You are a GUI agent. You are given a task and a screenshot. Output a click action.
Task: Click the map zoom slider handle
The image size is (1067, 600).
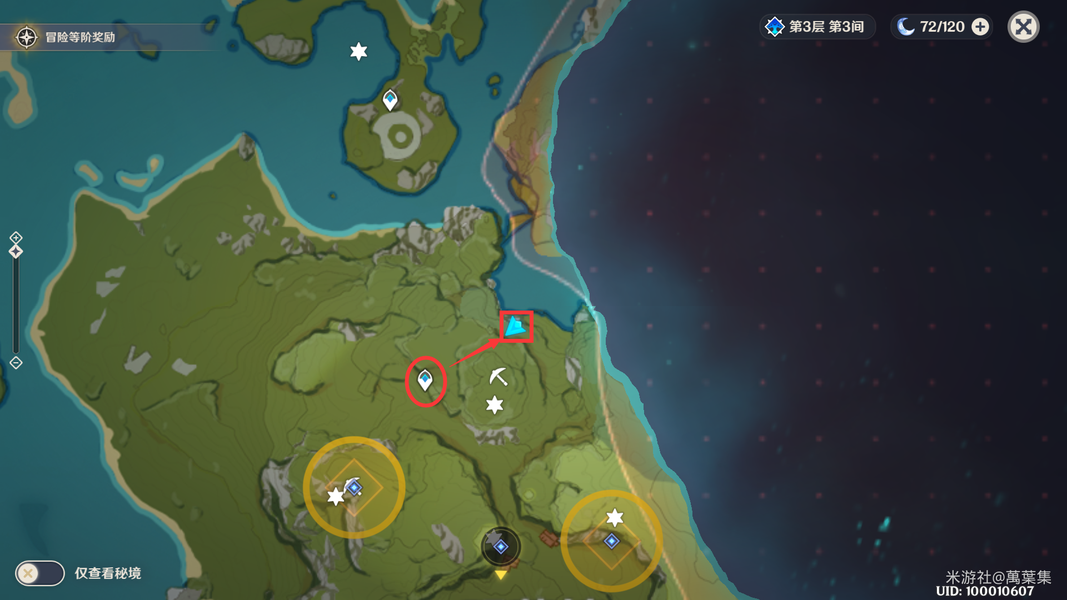16,252
